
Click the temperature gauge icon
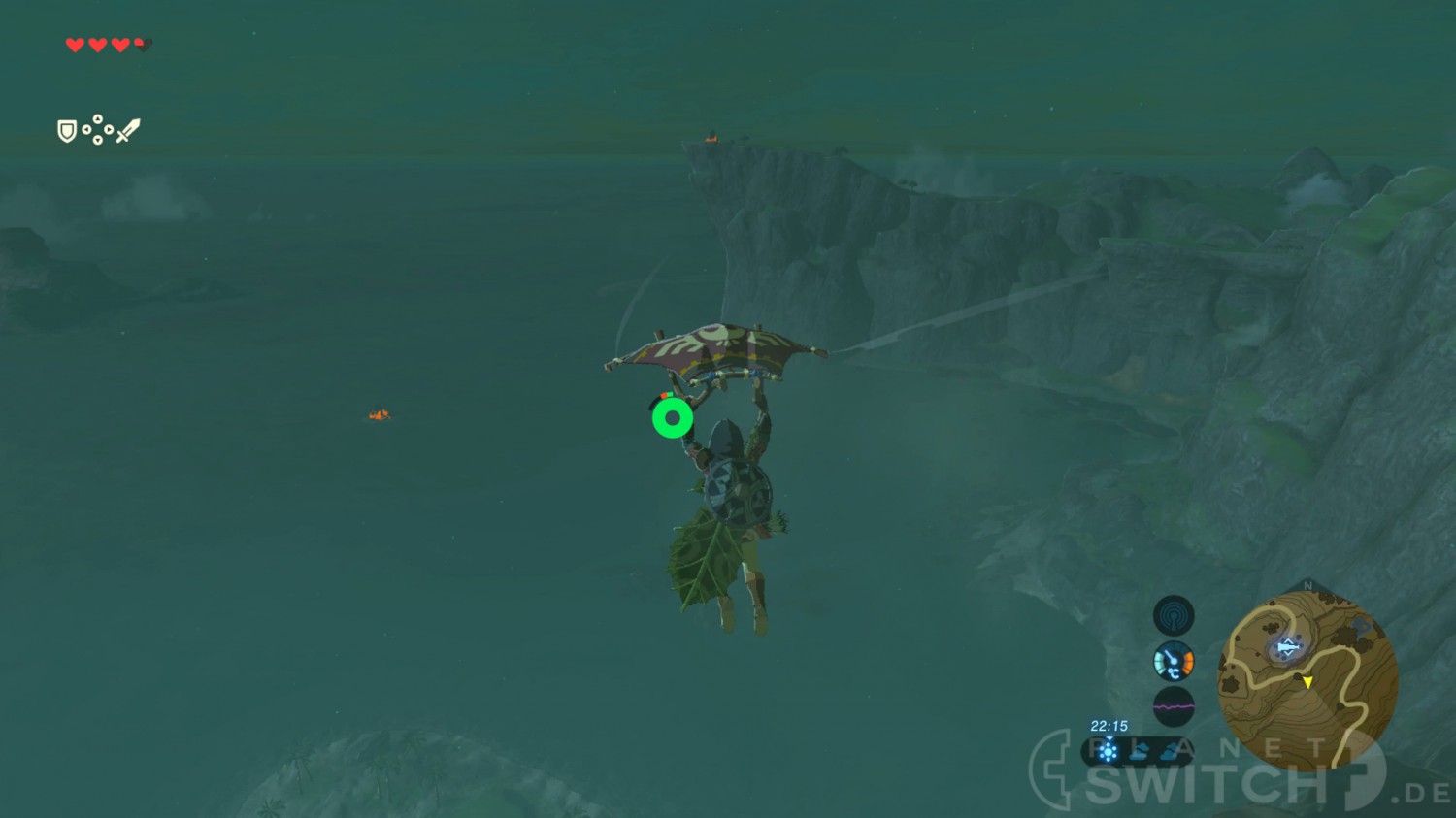click(x=1174, y=662)
